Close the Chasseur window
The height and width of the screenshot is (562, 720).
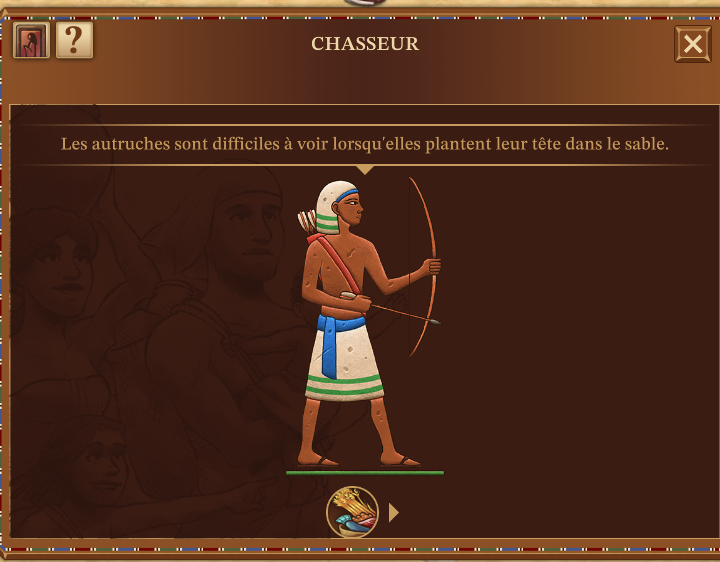pos(692,44)
